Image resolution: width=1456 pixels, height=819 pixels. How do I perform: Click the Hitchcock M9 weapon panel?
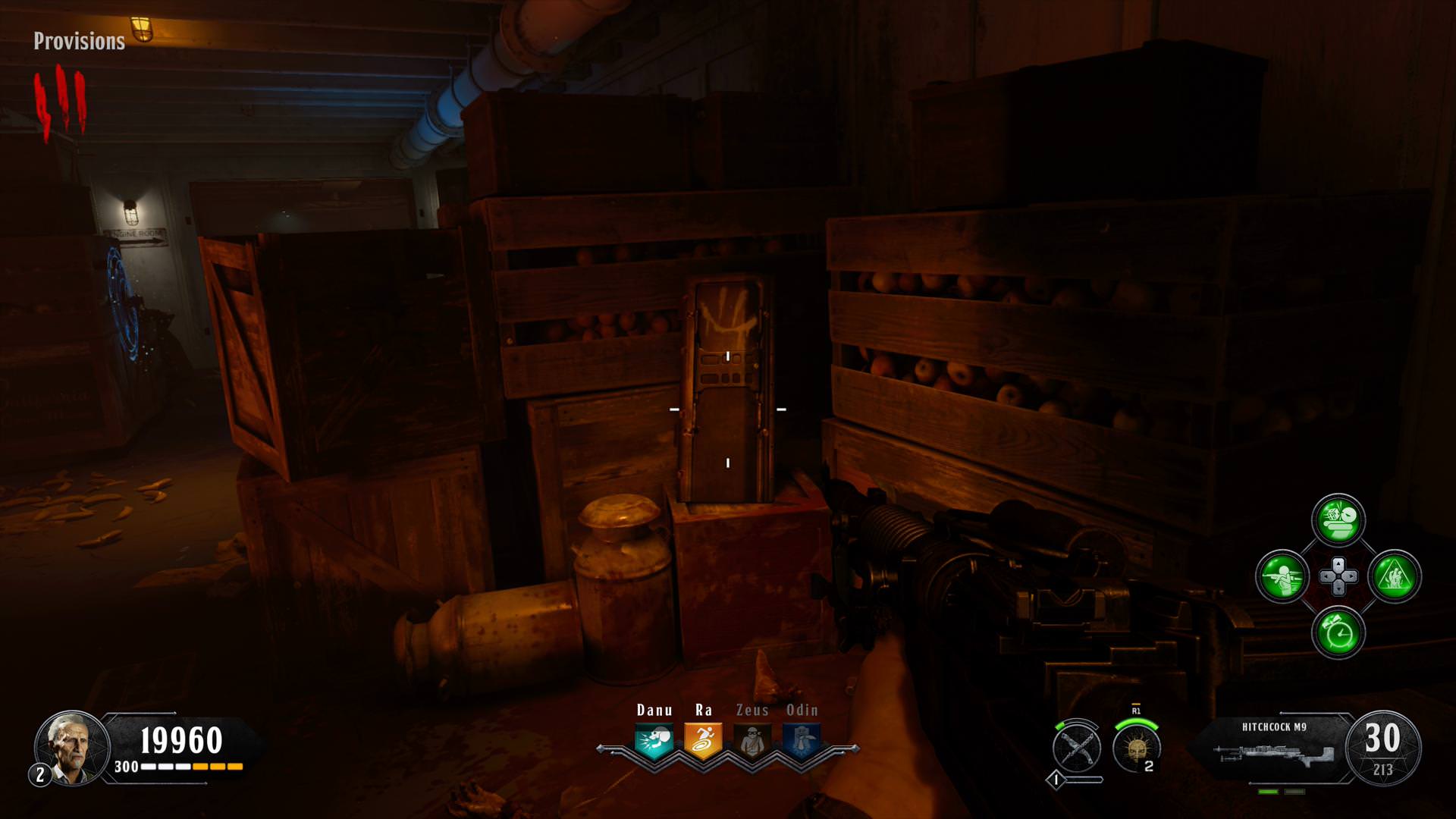pos(1274,748)
